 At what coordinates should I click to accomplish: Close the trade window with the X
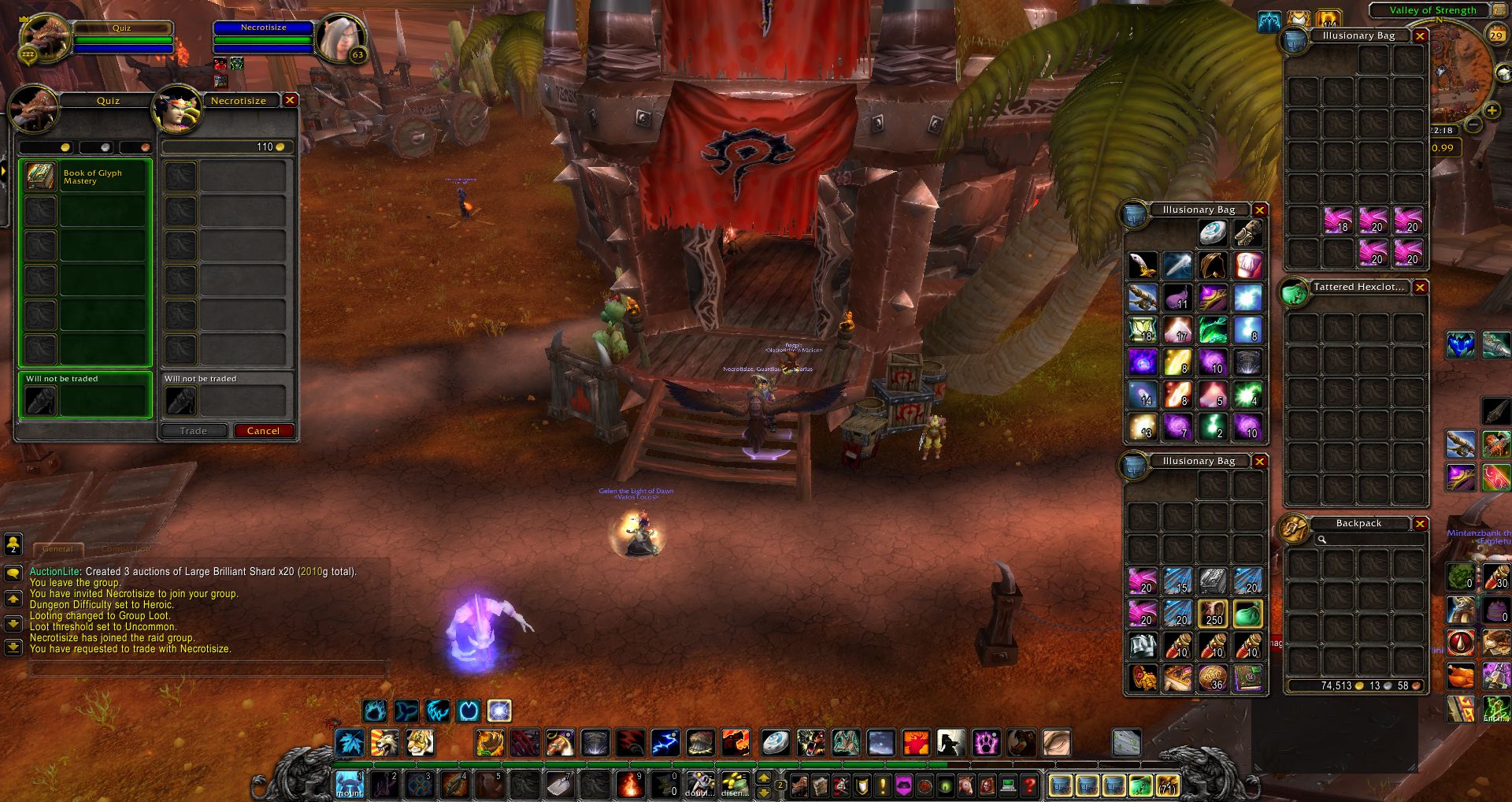tap(290, 100)
